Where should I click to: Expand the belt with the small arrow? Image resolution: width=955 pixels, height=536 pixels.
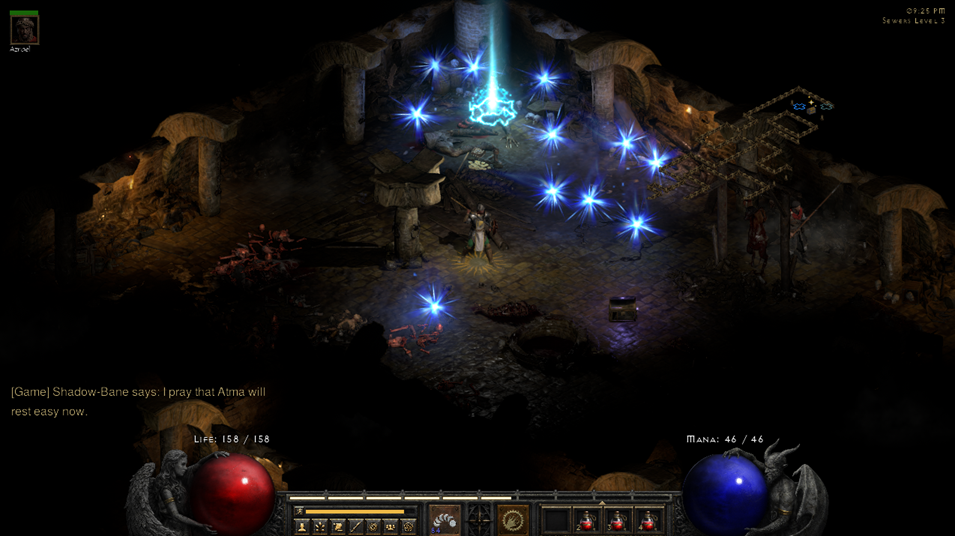[x=602, y=503]
